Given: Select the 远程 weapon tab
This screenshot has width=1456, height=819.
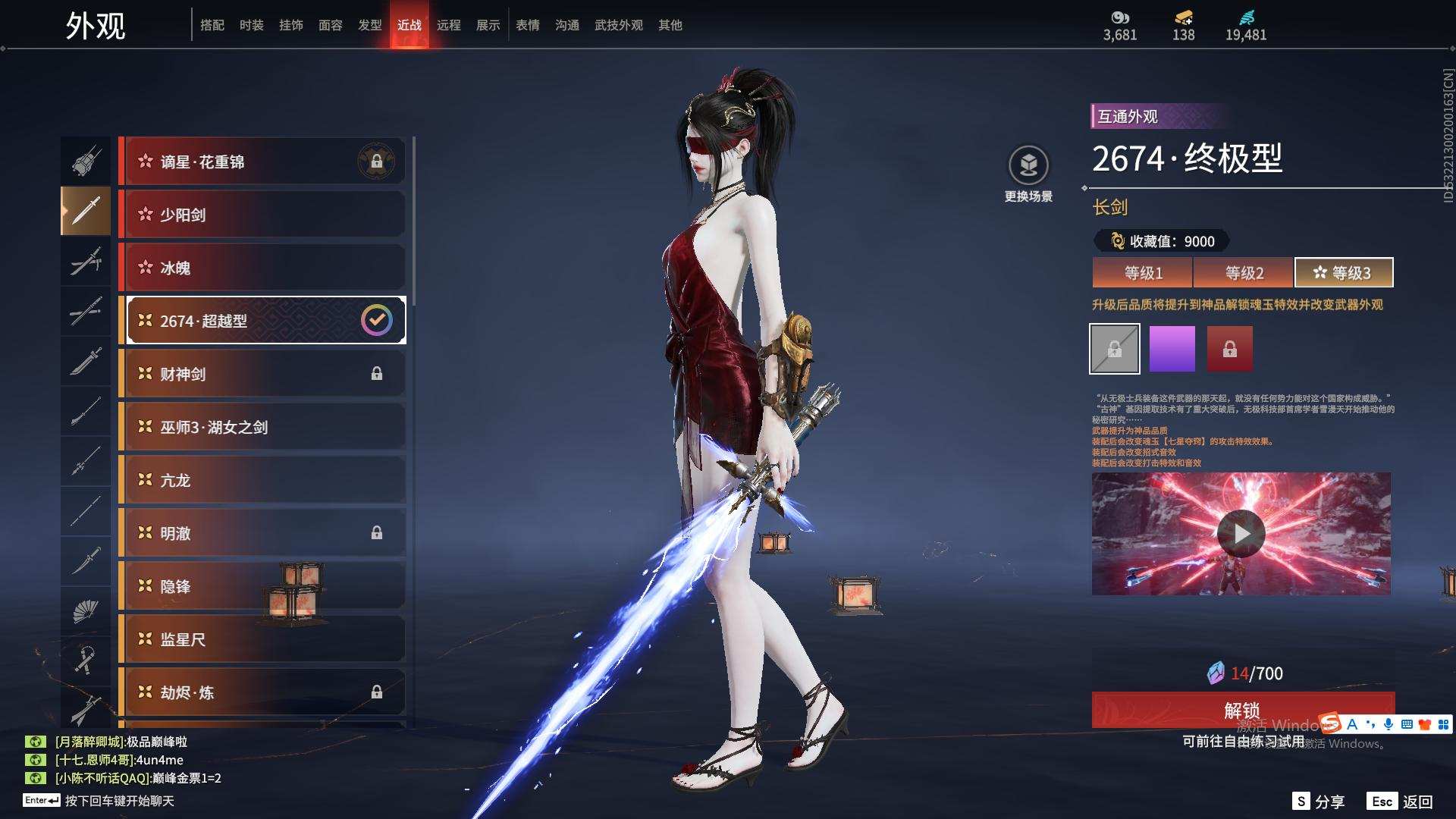Looking at the screenshot, I should point(448,25).
